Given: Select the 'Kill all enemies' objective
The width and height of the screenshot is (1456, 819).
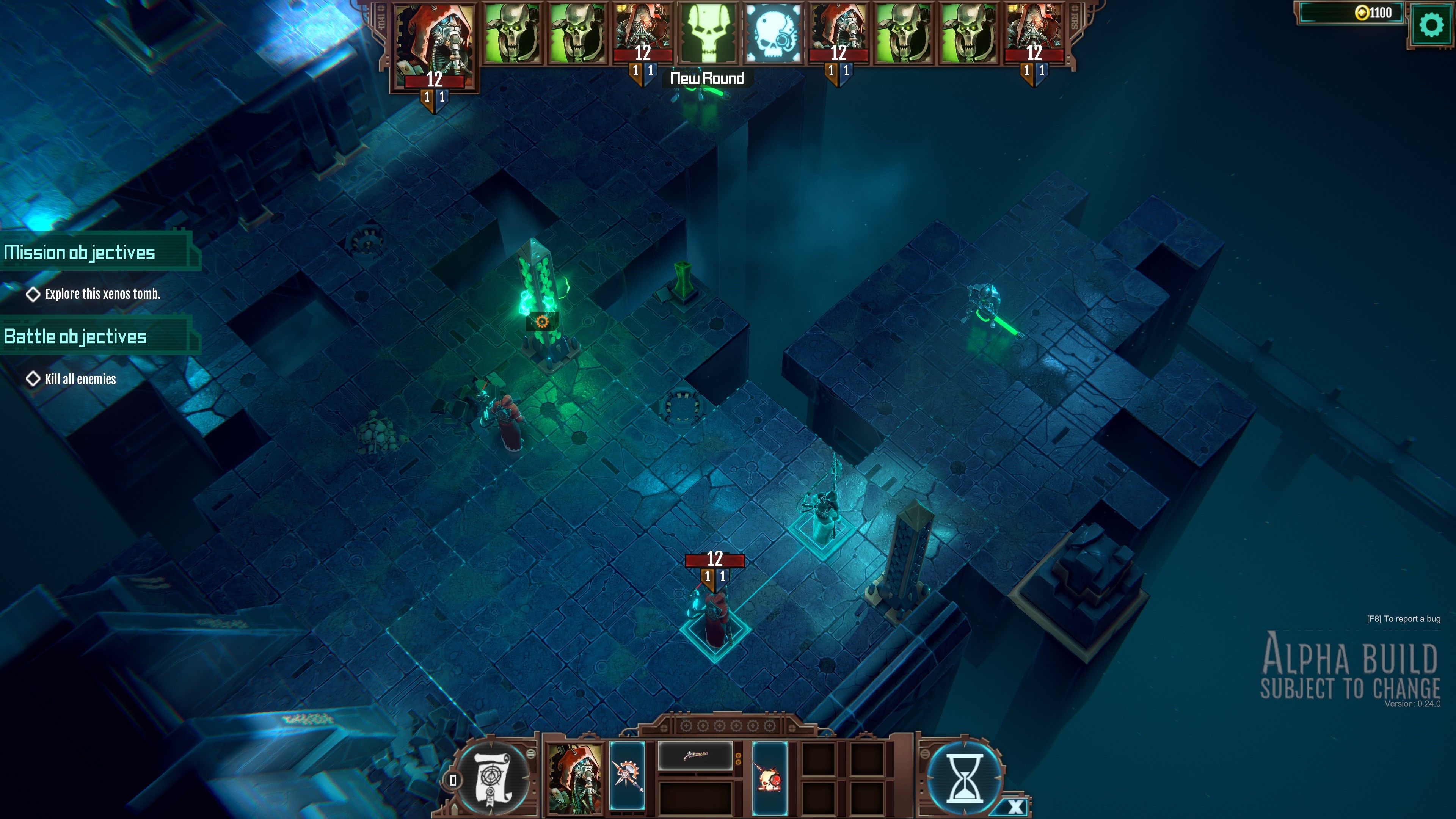Looking at the screenshot, I should point(80,379).
